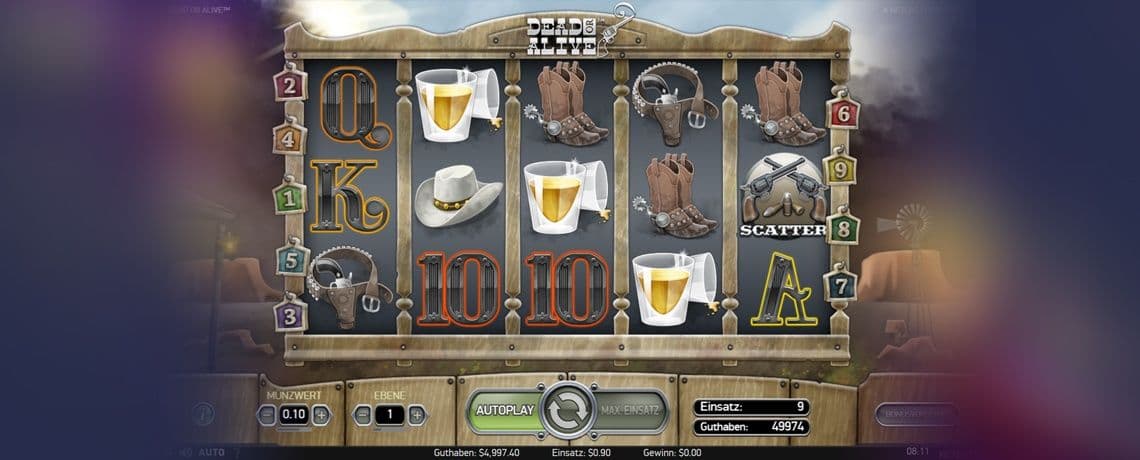Increase Münzwert with the plus button
The width and height of the screenshot is (1140, 460).
click(320, 415)
